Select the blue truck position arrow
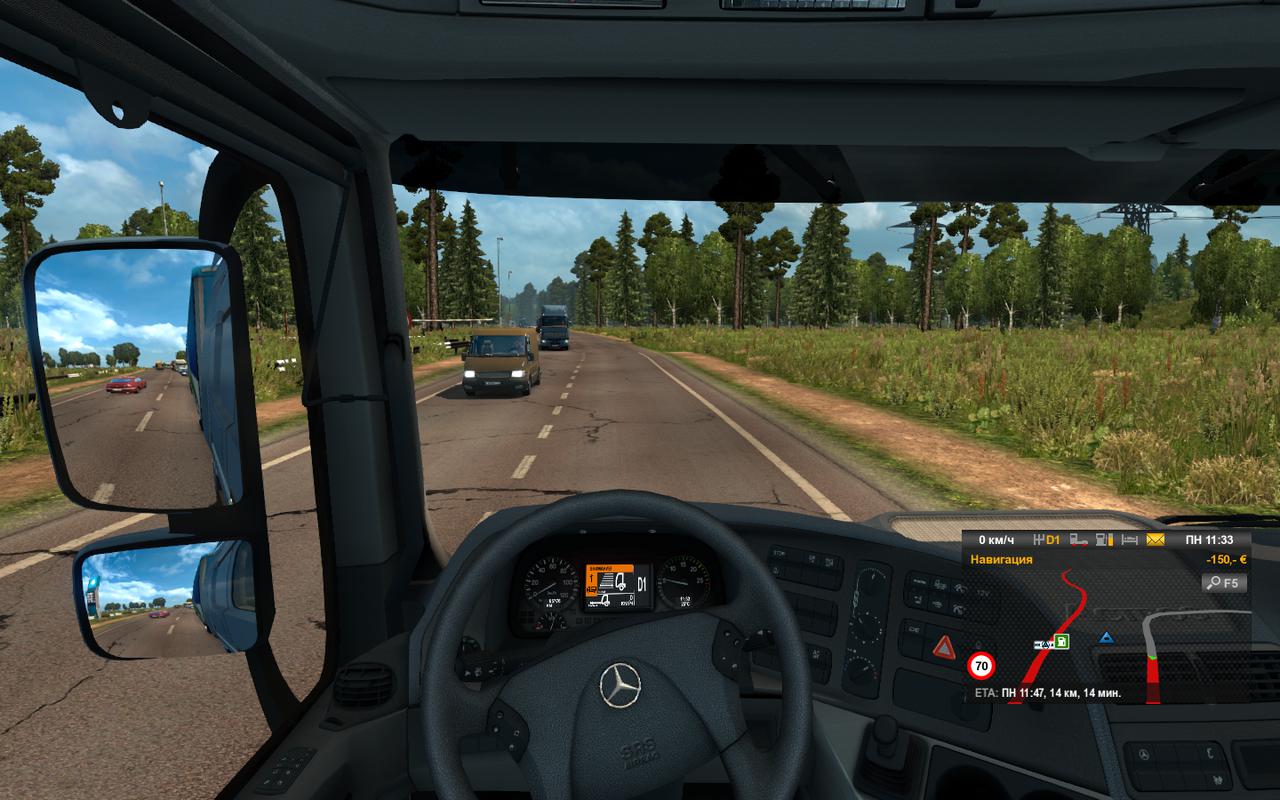Screen dimensions: 1280x800 pyautogui.click(x=1106, y=637)
